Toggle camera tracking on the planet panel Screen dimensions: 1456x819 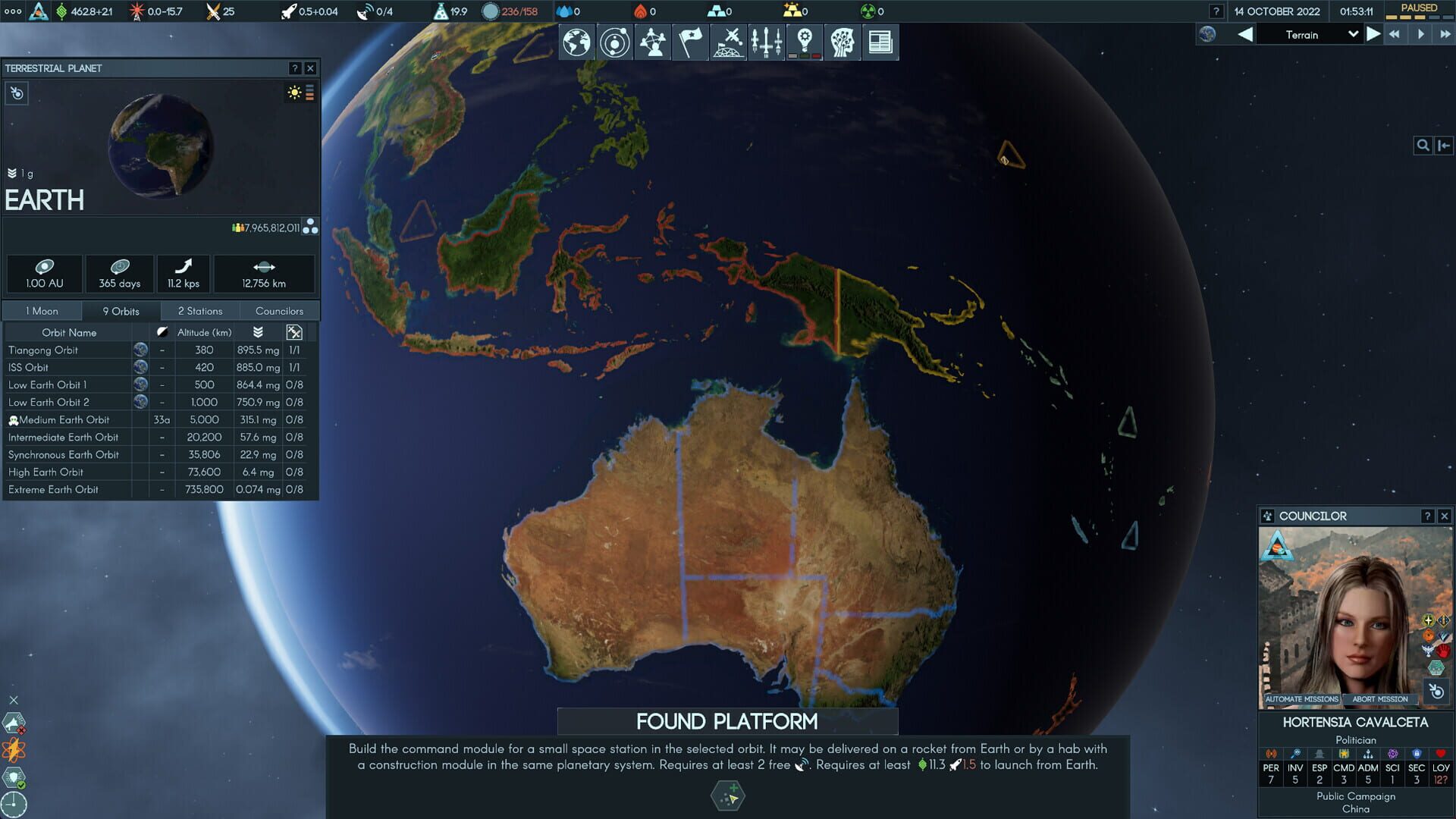pyautogui.click(x=16, y=93)
